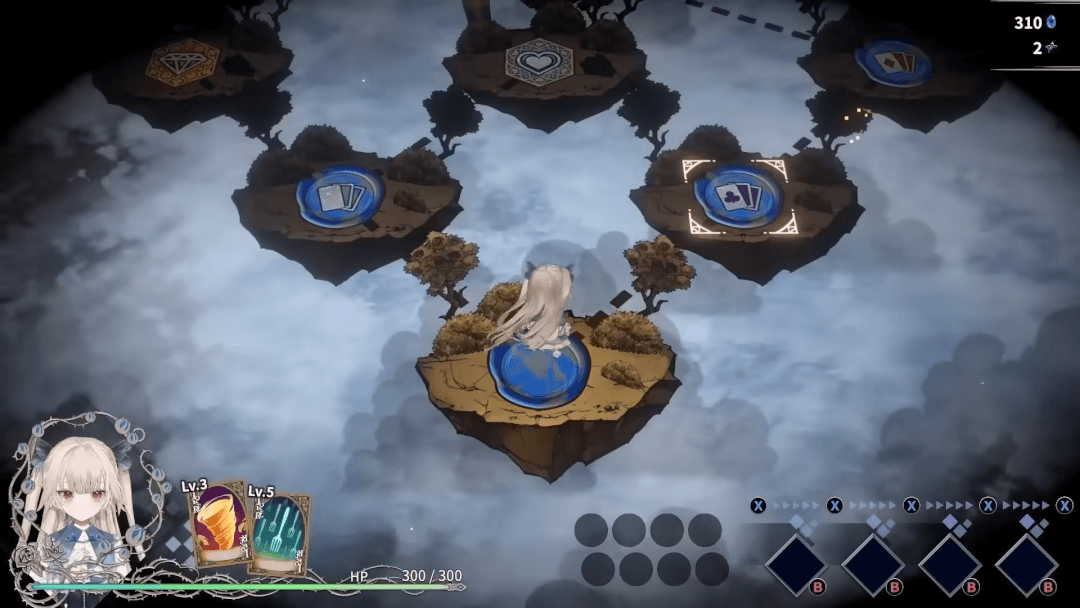Viewport: 1080px width, 608px height.
Task: Choose the blank cards island node
Action: pyautogui.click(x=340, y=195)
